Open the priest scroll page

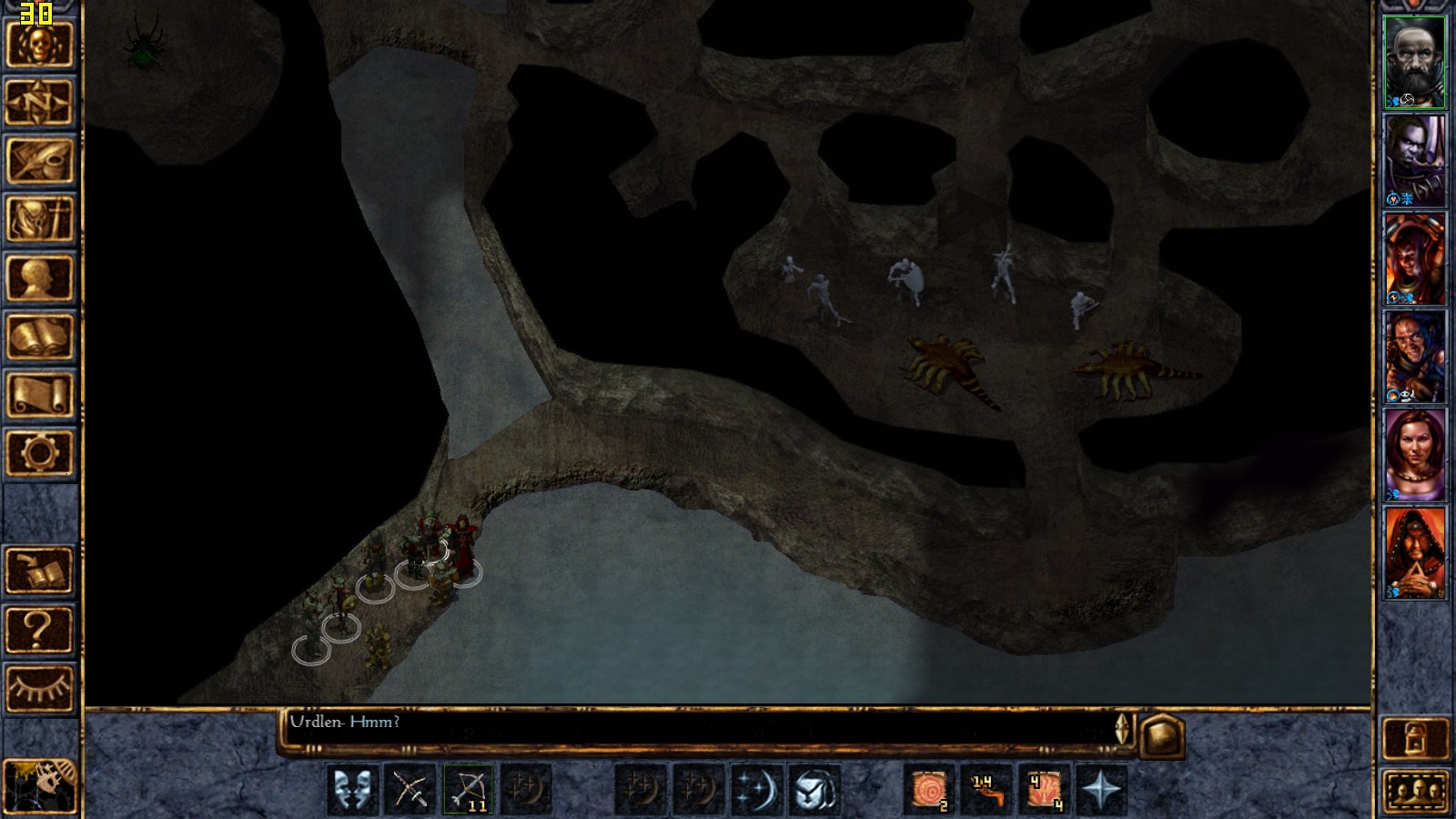[x=39, y=395]
